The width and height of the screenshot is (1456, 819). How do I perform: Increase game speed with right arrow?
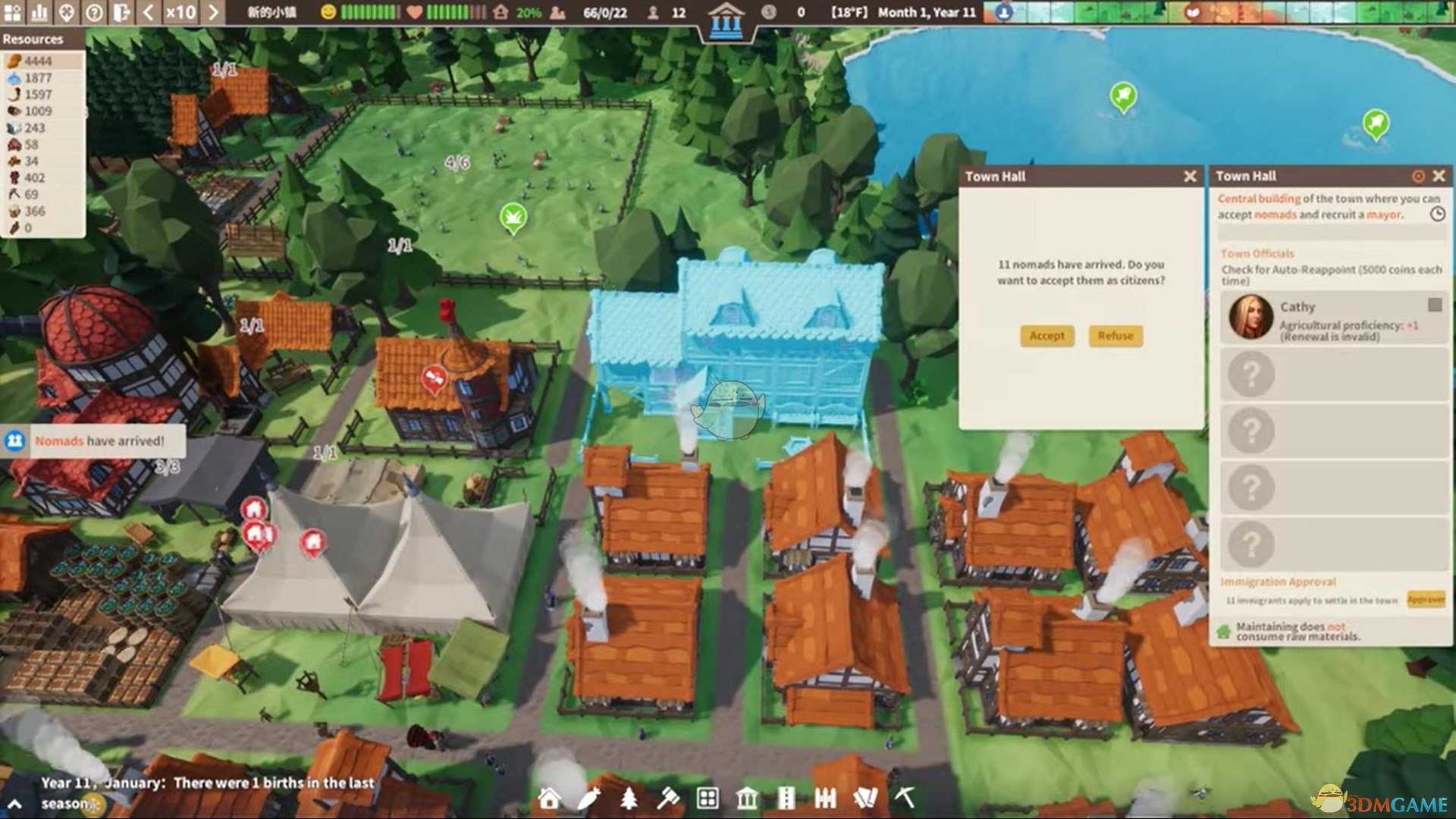click(x=213, y=12)
